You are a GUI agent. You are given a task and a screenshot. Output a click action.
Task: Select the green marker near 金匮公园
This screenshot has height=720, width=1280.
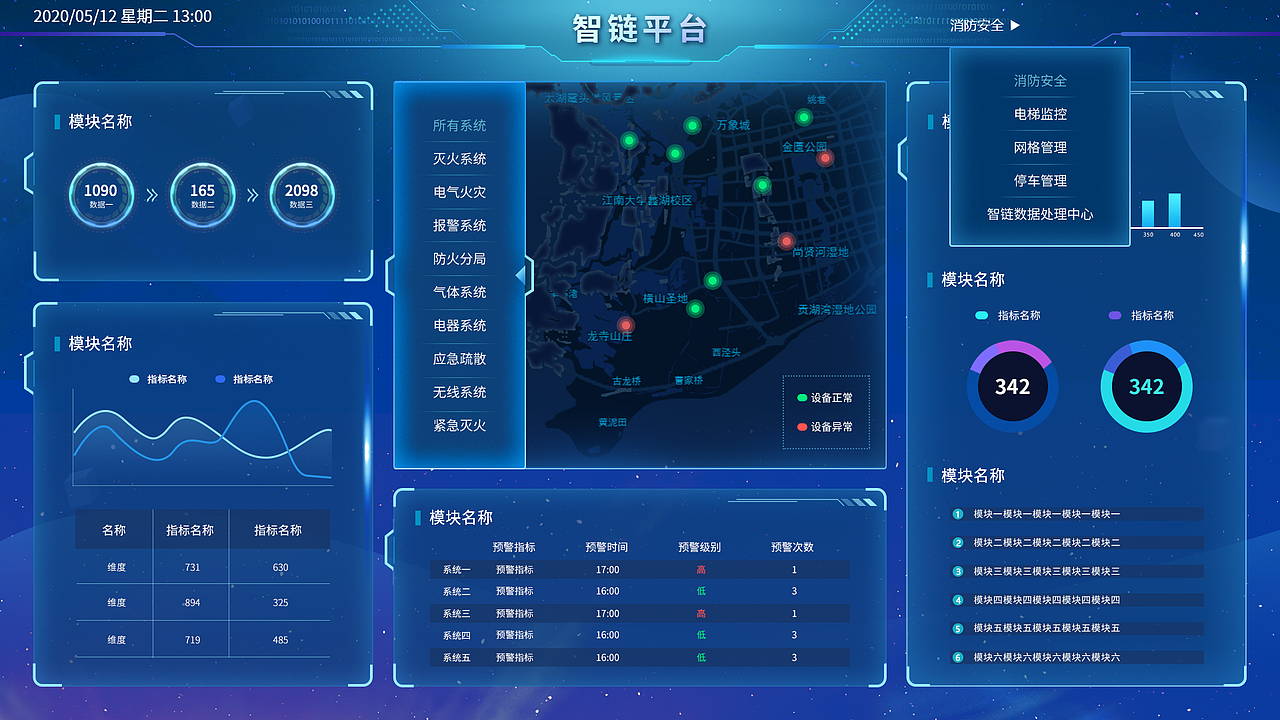(x=803, y=117)
